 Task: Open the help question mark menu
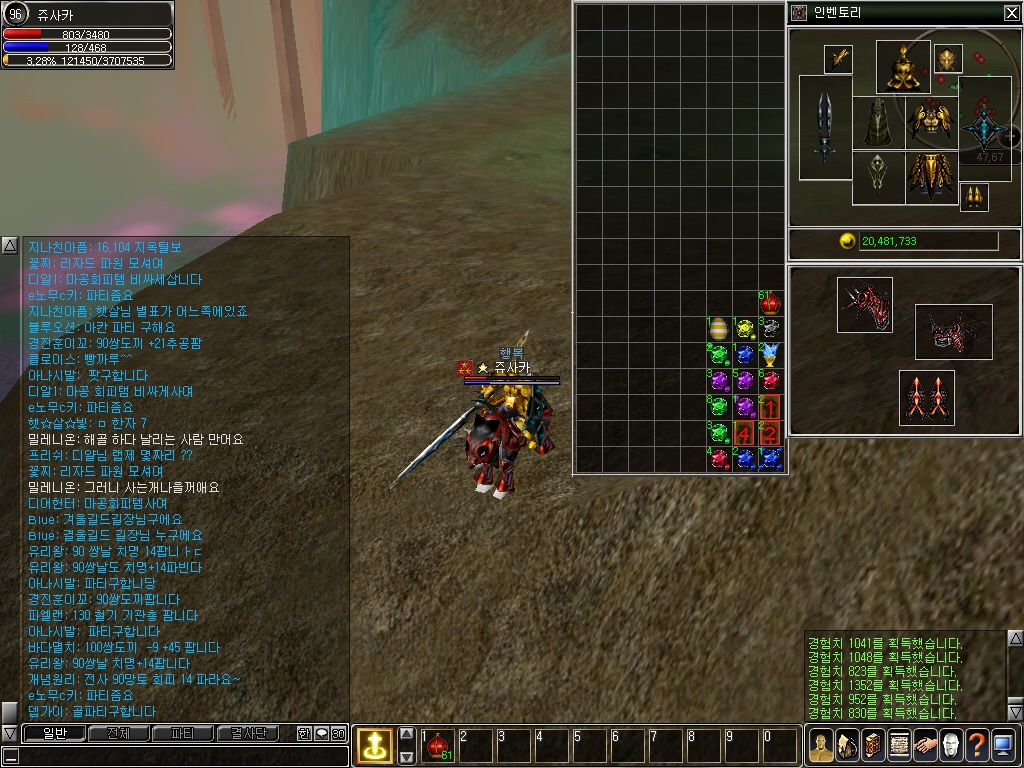coord(975,745)
